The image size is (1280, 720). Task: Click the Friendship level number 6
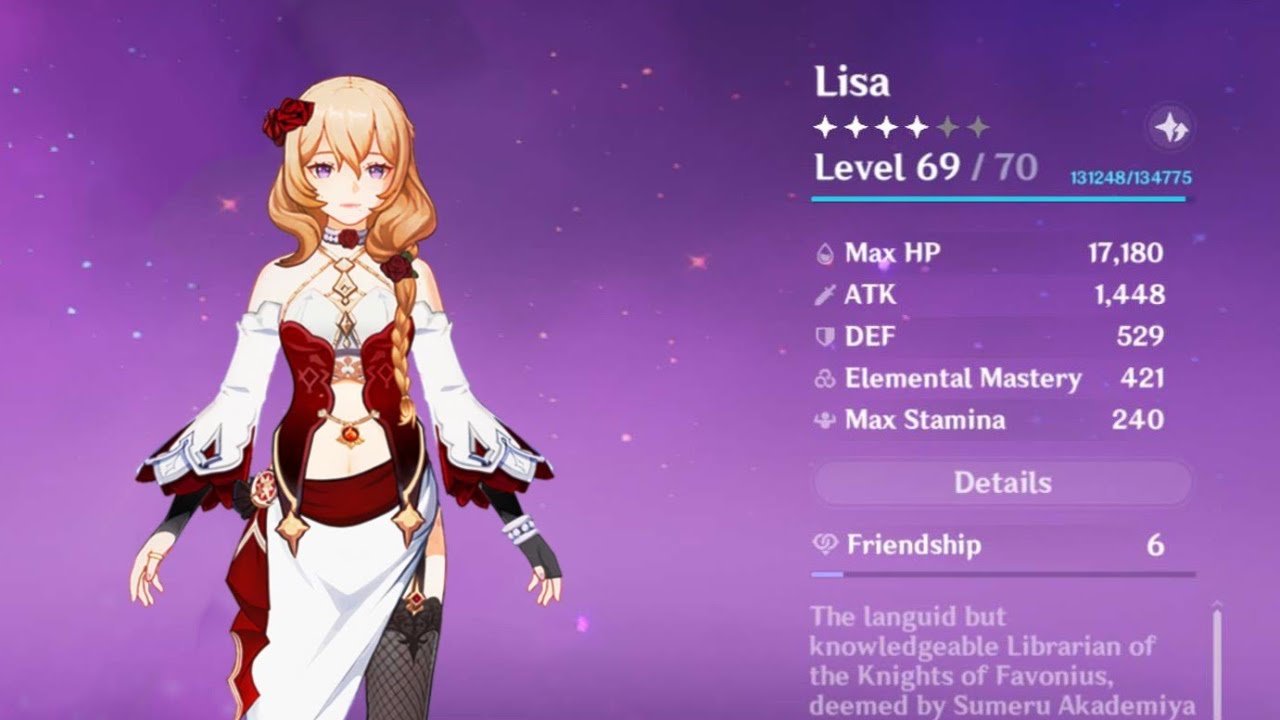[x=1155, y=544]
